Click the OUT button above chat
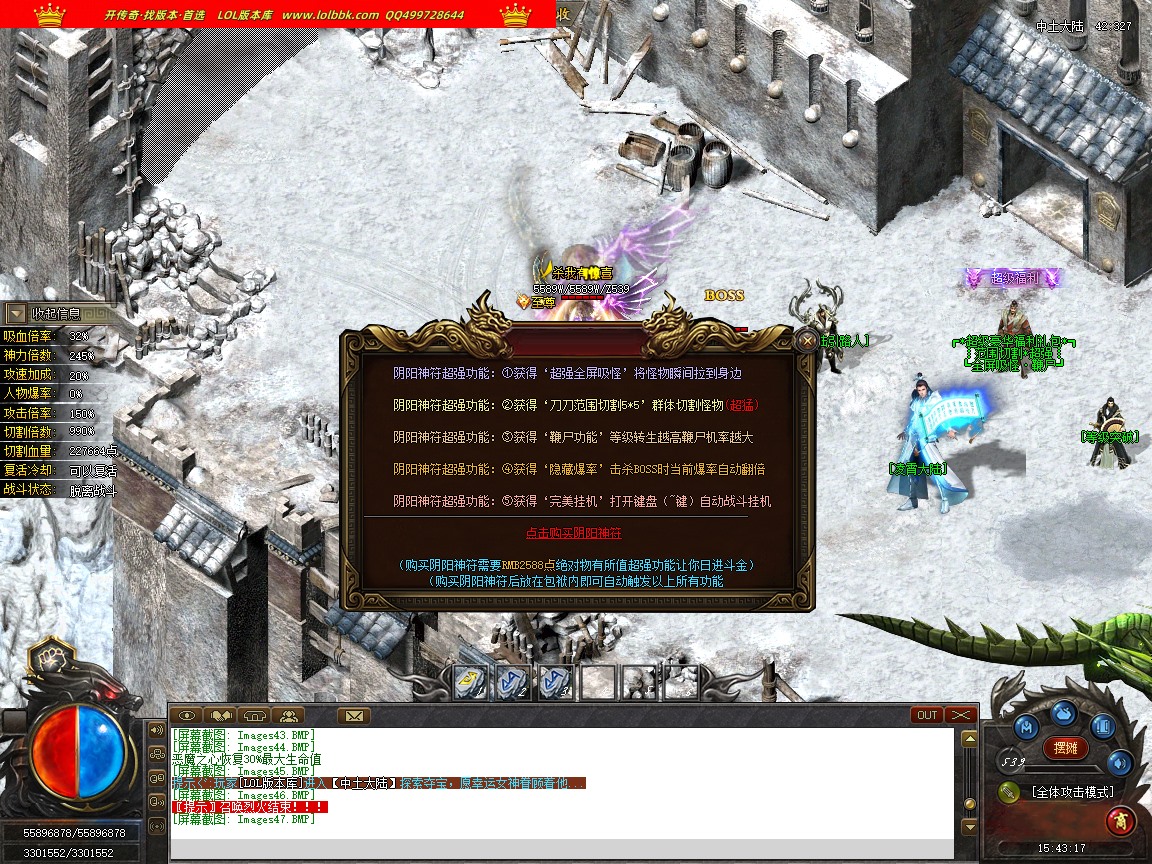This screenshot has width=1152, height=864. [927, 715]
